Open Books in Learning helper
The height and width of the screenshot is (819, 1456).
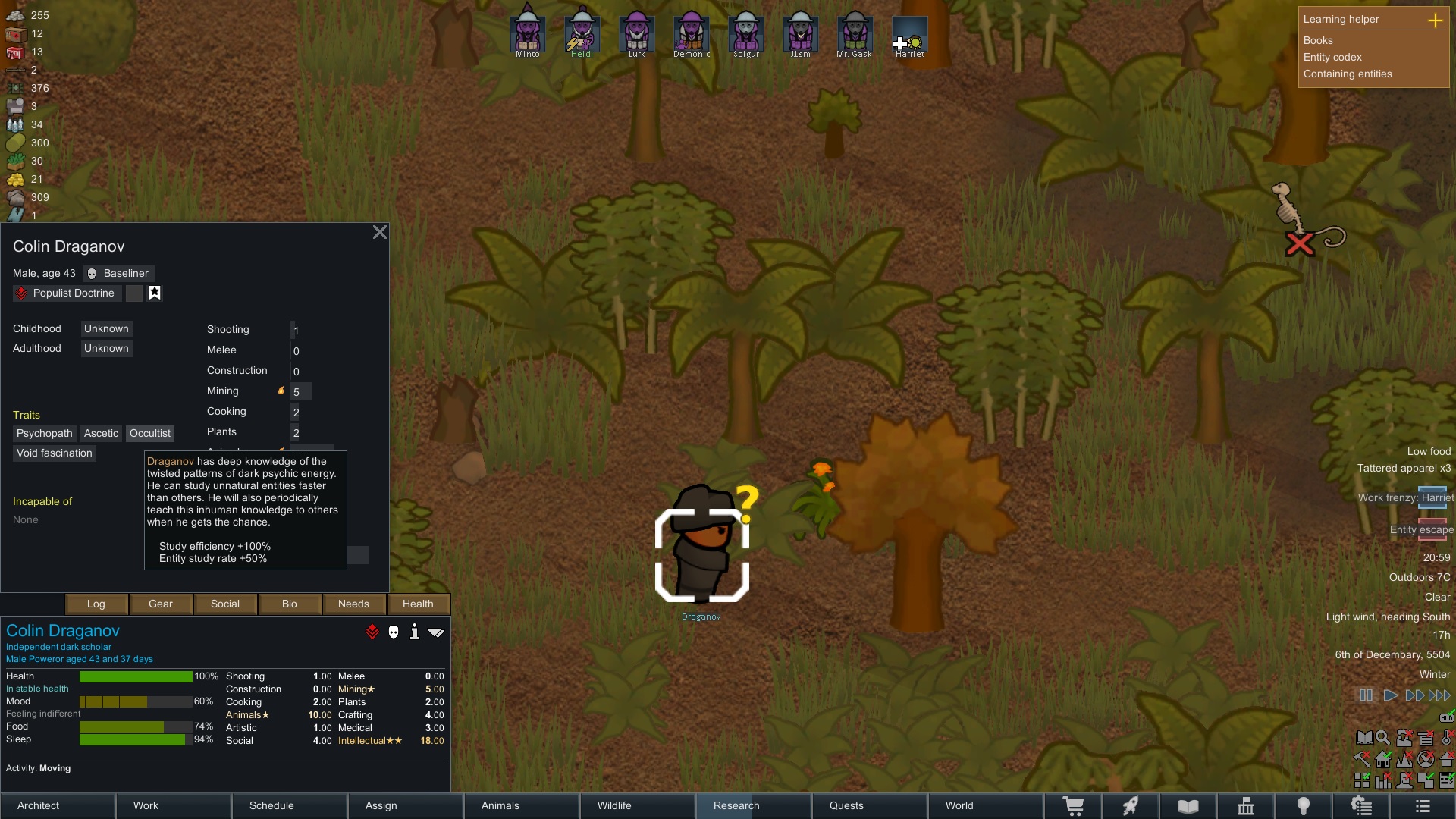[x=1318, y=41]
